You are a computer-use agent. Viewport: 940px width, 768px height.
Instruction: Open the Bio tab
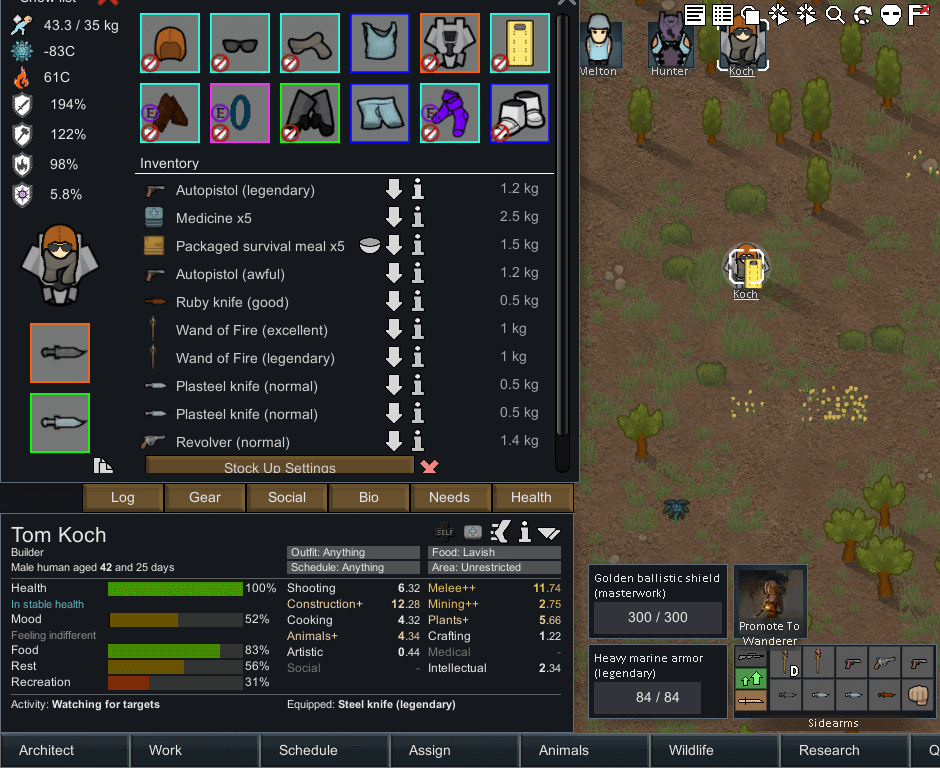pyautogui.click(x=369, y=497)
